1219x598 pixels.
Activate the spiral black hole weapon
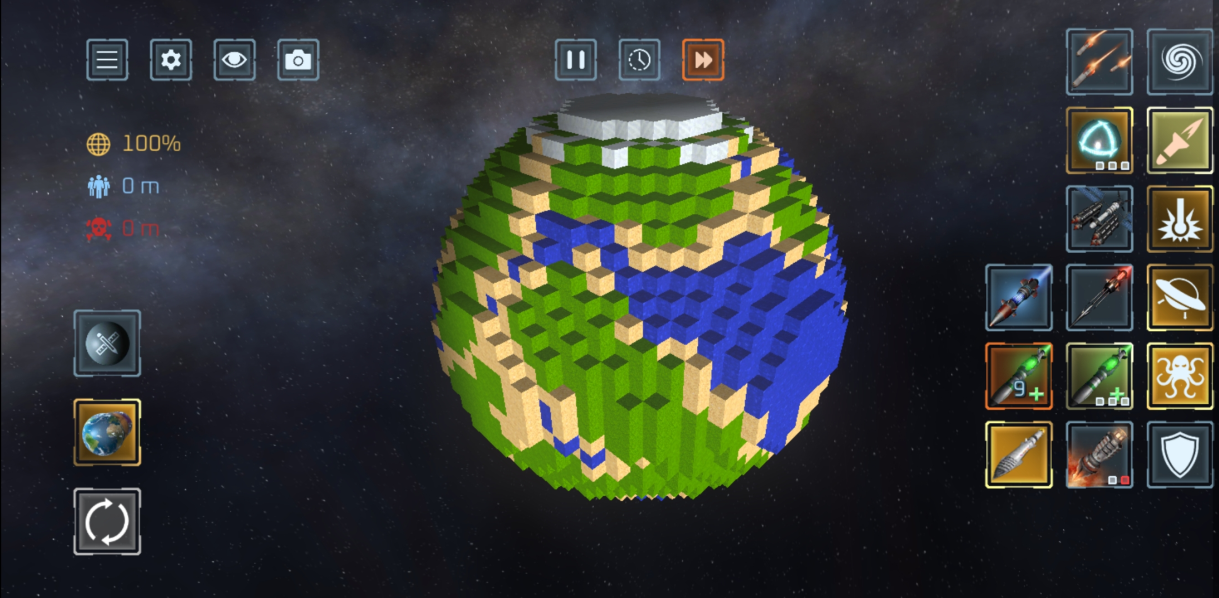click(1180, 61)
